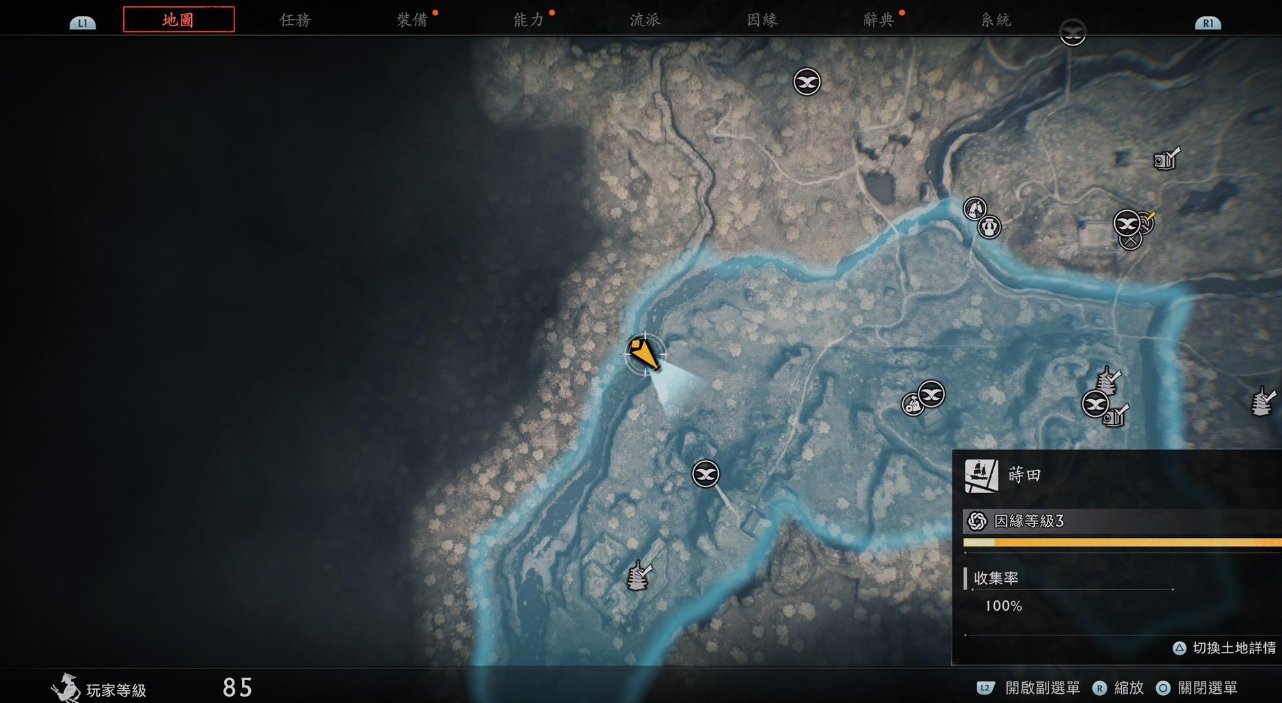The height and width of the screenshot is (703, 1282).
Task: Go to the 能力 abilities tab
Action: coord(529,20)
